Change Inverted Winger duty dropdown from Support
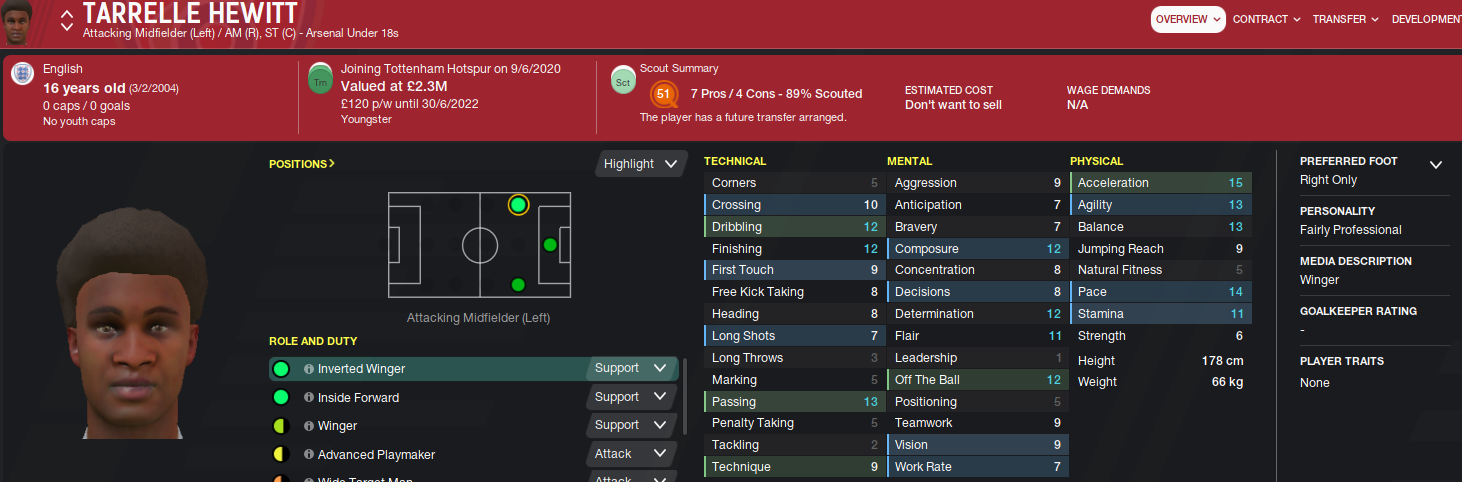This screenshot has width=1462, height=482. 630,368
